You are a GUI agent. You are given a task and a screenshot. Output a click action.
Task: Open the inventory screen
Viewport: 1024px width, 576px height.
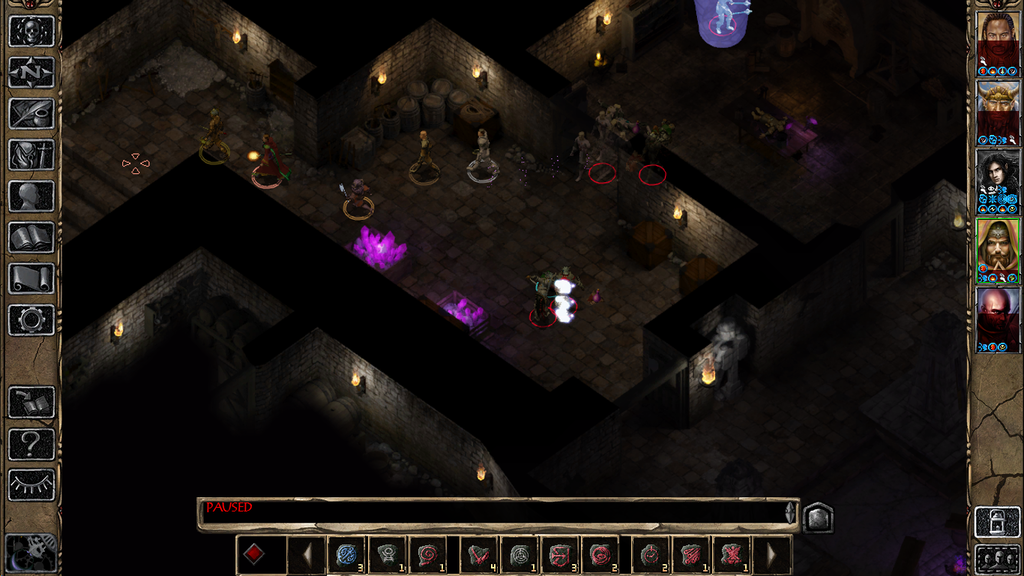tap(31, 154)
